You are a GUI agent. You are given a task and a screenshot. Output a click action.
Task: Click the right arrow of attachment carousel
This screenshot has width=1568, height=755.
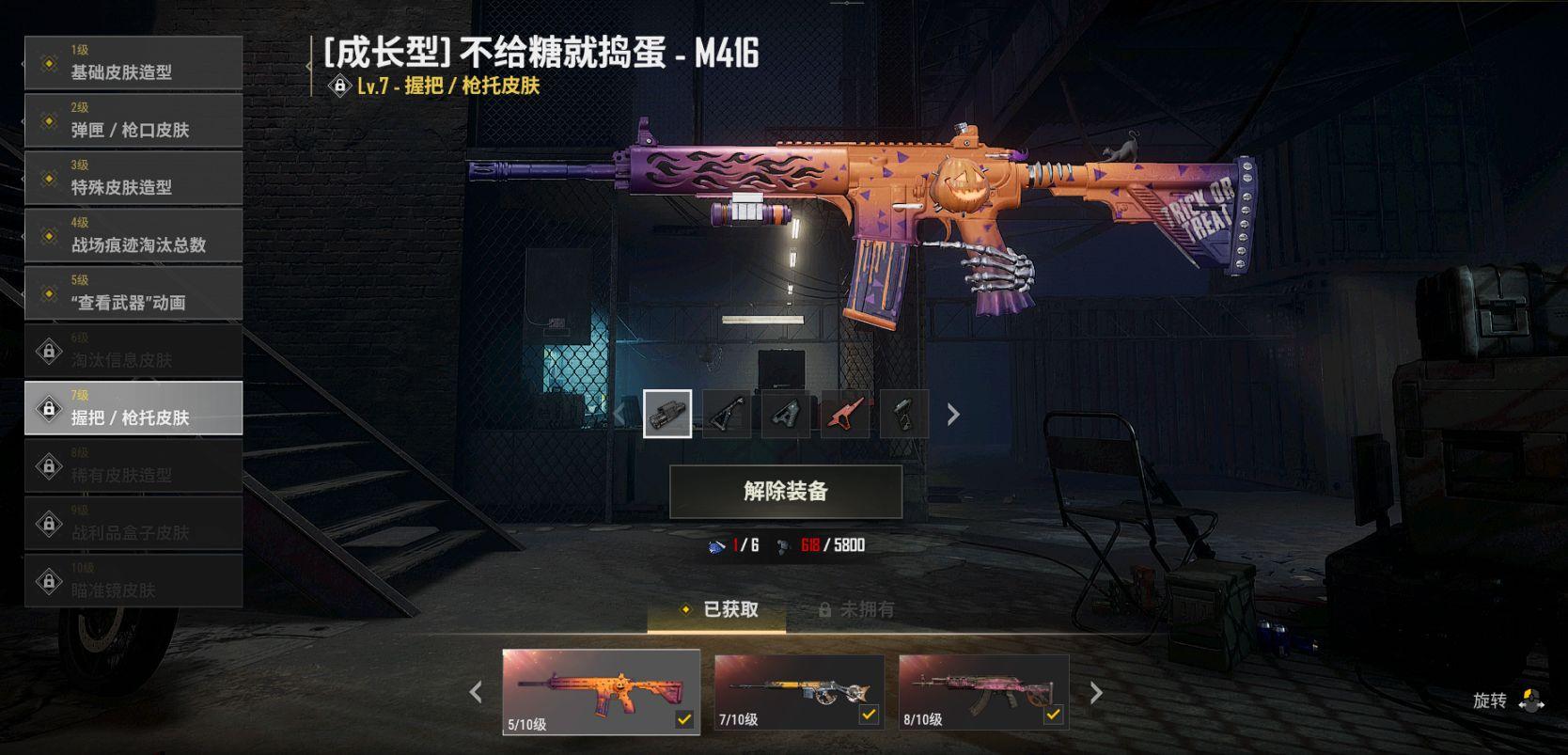(953, 412)
